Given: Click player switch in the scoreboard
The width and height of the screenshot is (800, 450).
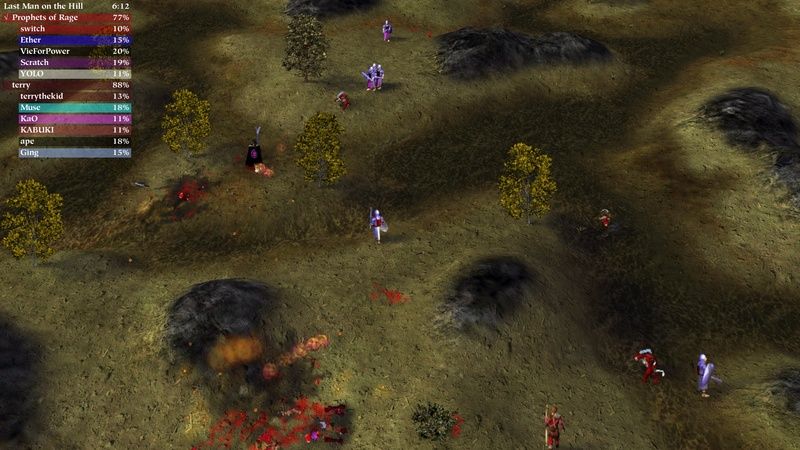Looking at the screenshot, I should (66, 29).
